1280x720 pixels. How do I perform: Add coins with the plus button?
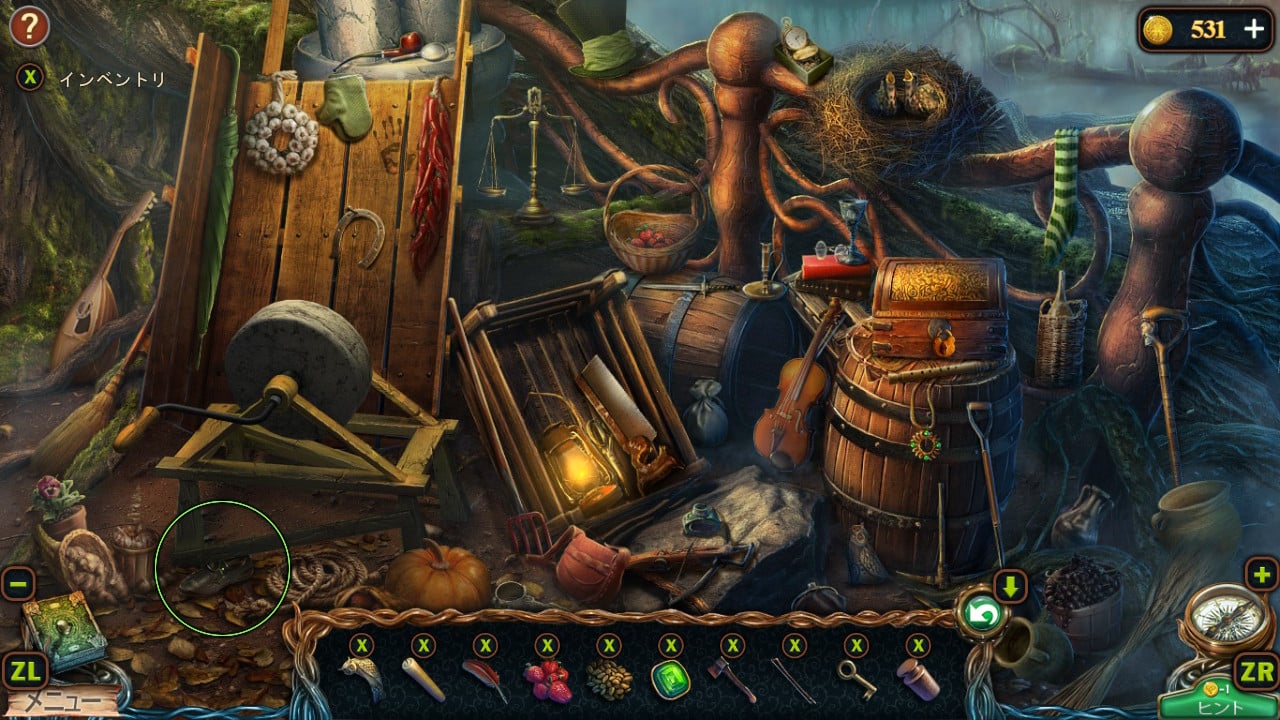point(1254,29)
